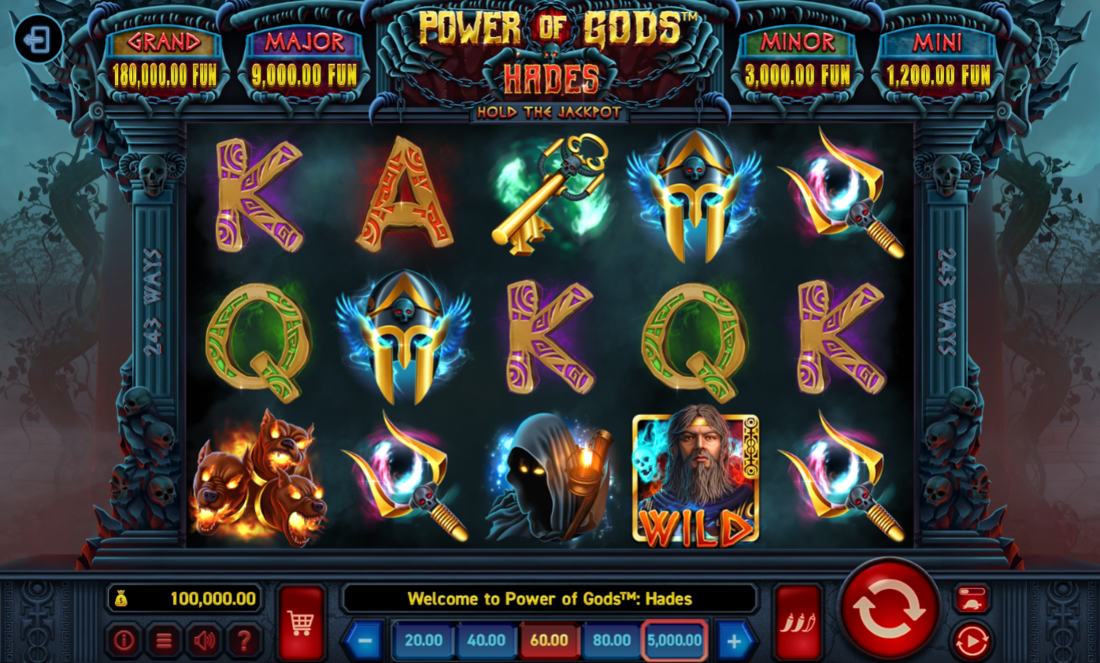This screenshot has height=663, width=1100.
Task: Increase the bet with the plus button
Action: point(734,640)
